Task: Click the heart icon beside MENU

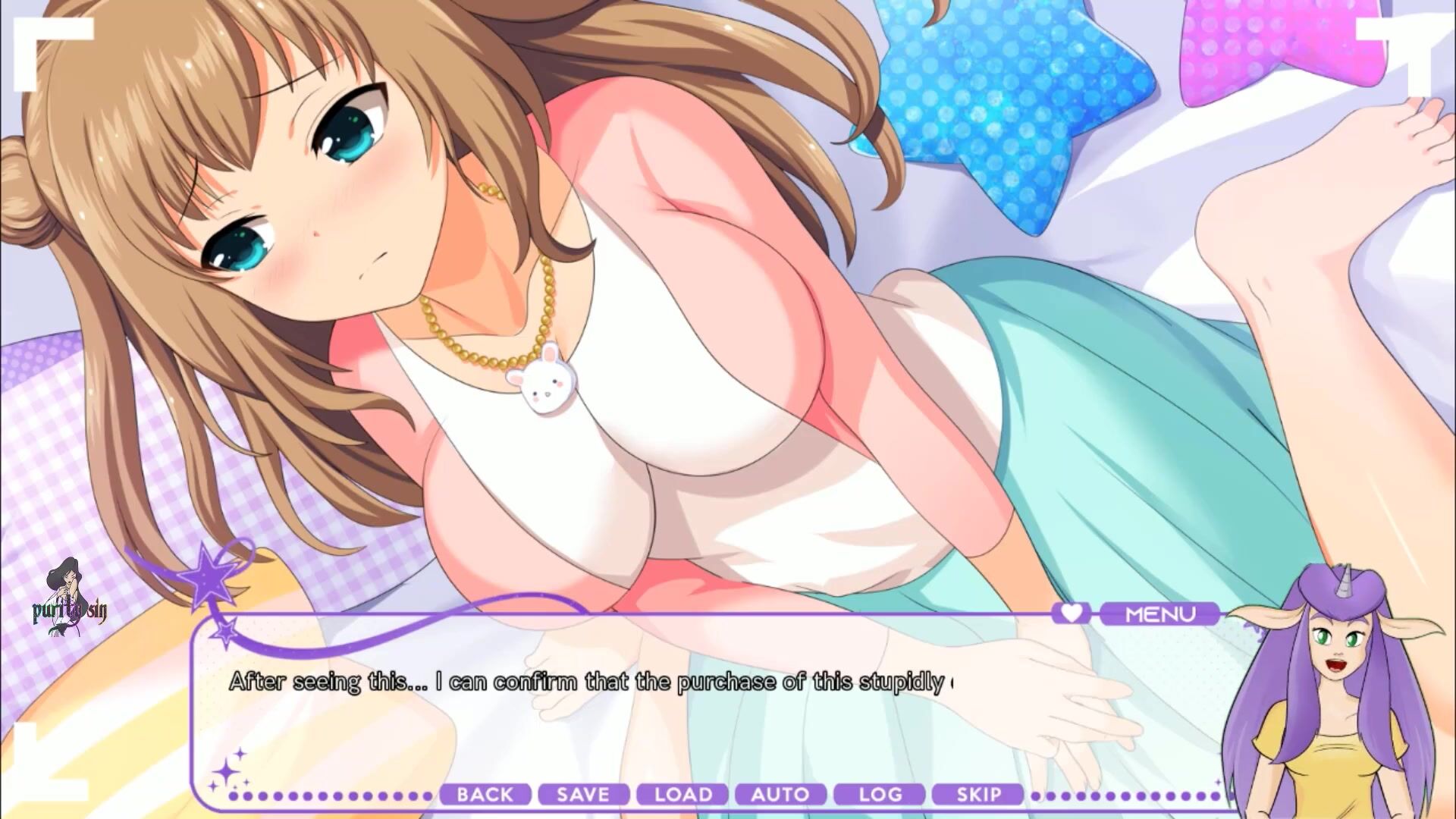Action: pyautogui.click(x=1070, y=613)
